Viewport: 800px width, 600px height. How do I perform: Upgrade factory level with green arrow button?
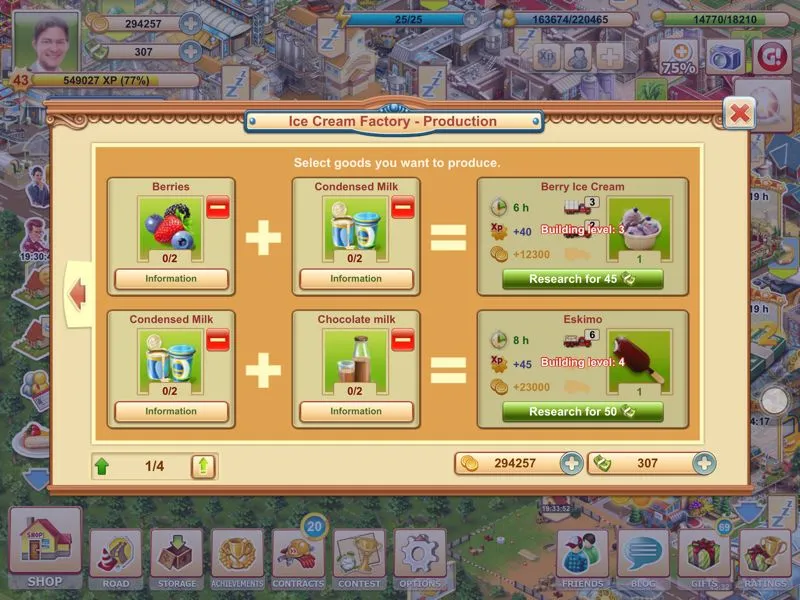[203, 466]
